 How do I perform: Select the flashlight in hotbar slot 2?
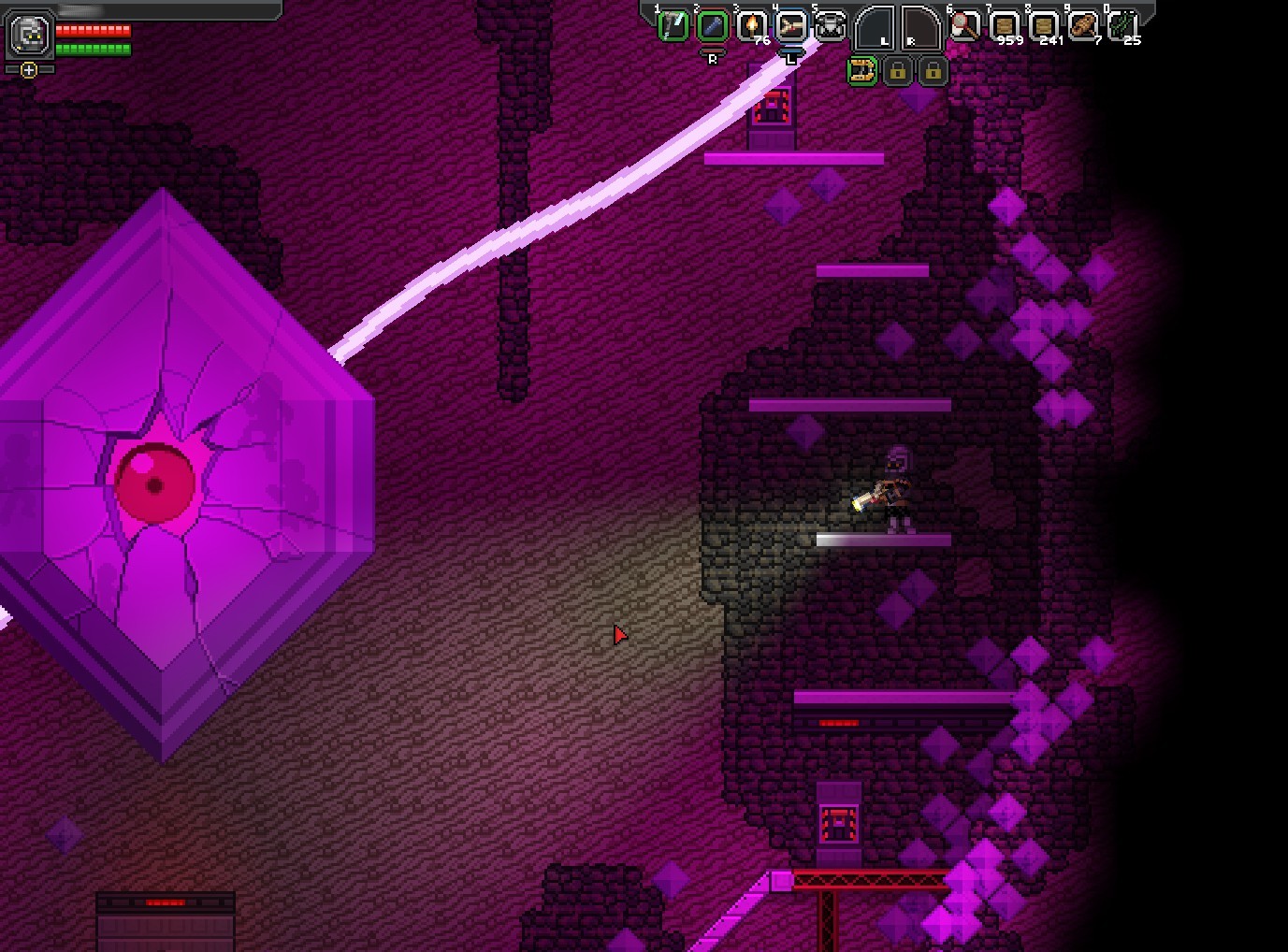coord(714,24)
